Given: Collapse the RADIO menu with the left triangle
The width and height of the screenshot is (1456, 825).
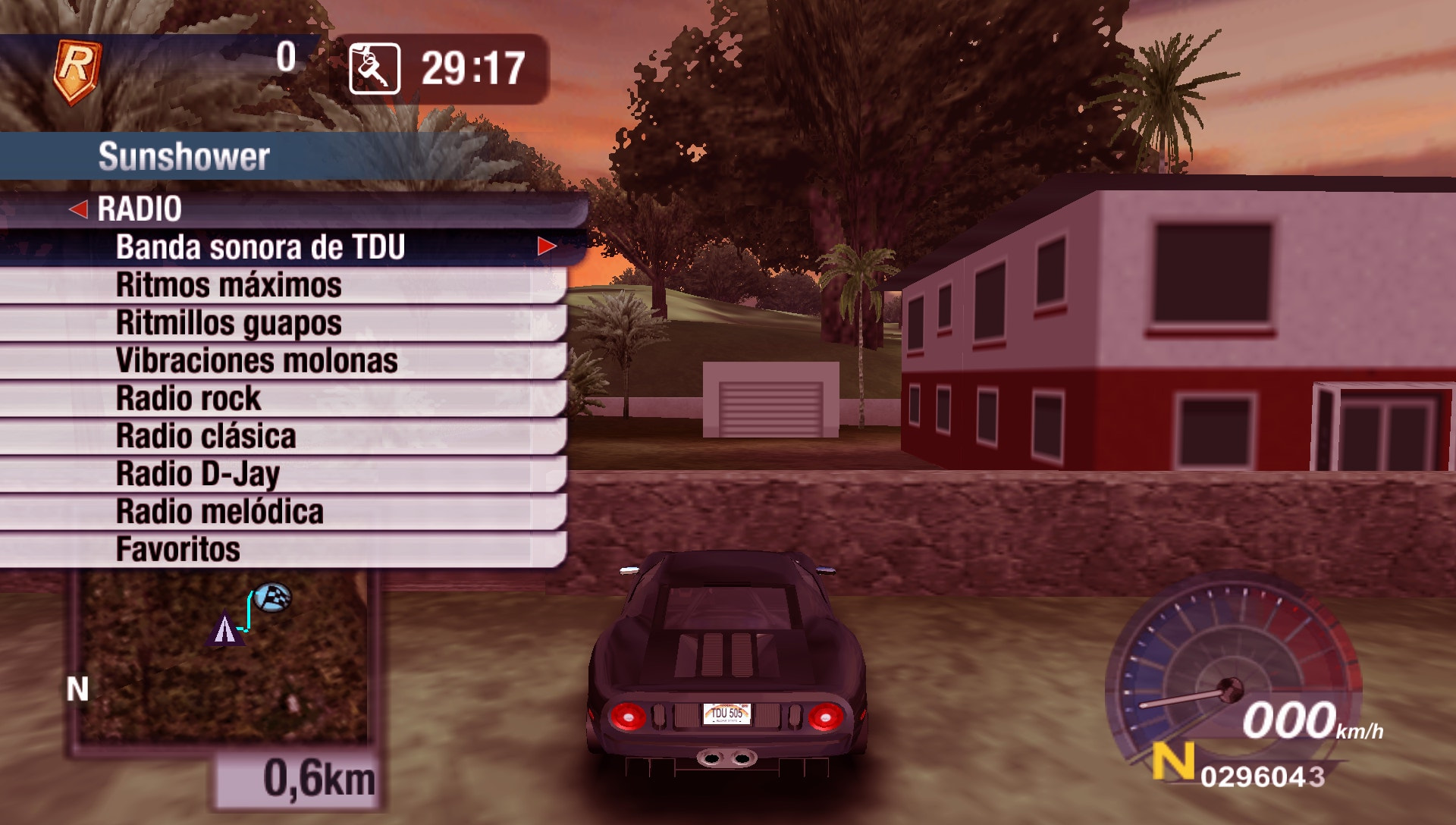Looking at the screenshot, I should pos(81,209).
